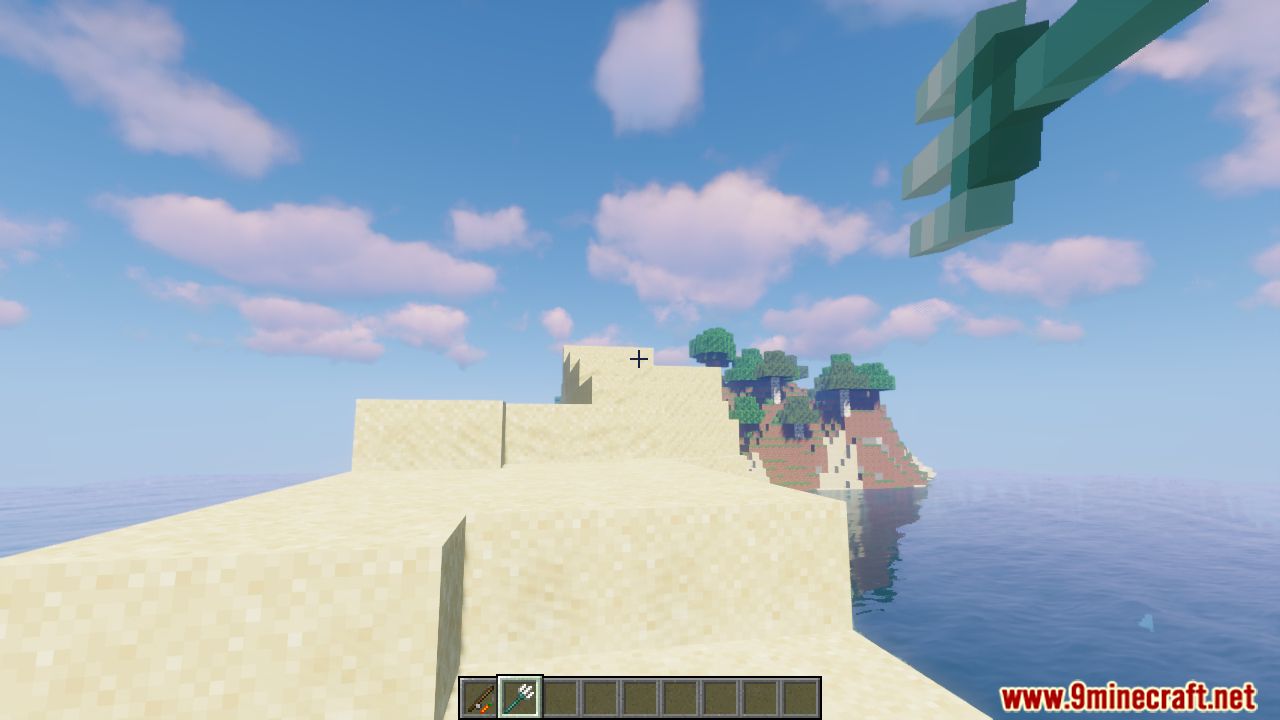The width and height of the screenshot is (1280, 720).
Task: Click the crosshair at screen center
Action: point(639,358)
